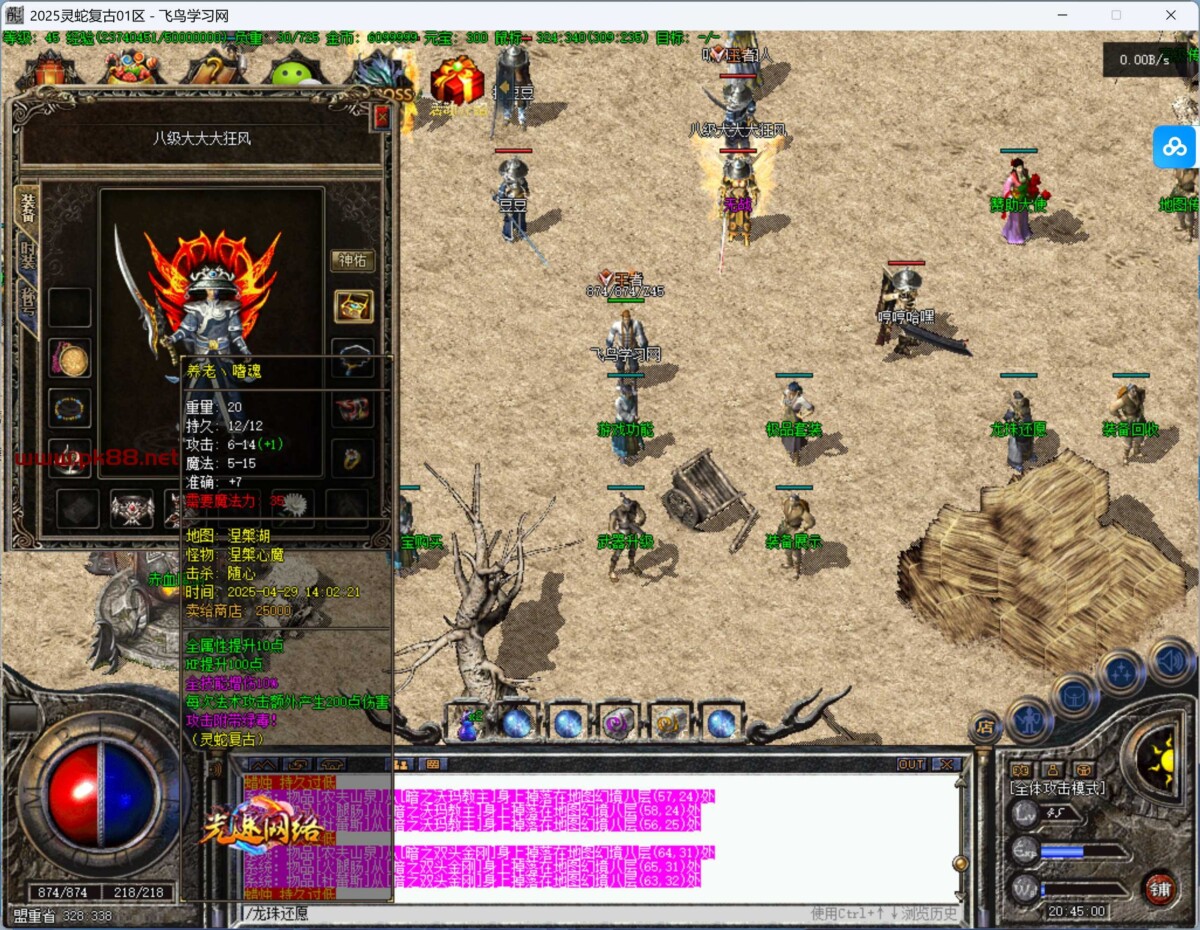Close the character equipment panel

[x=380, y=117]
